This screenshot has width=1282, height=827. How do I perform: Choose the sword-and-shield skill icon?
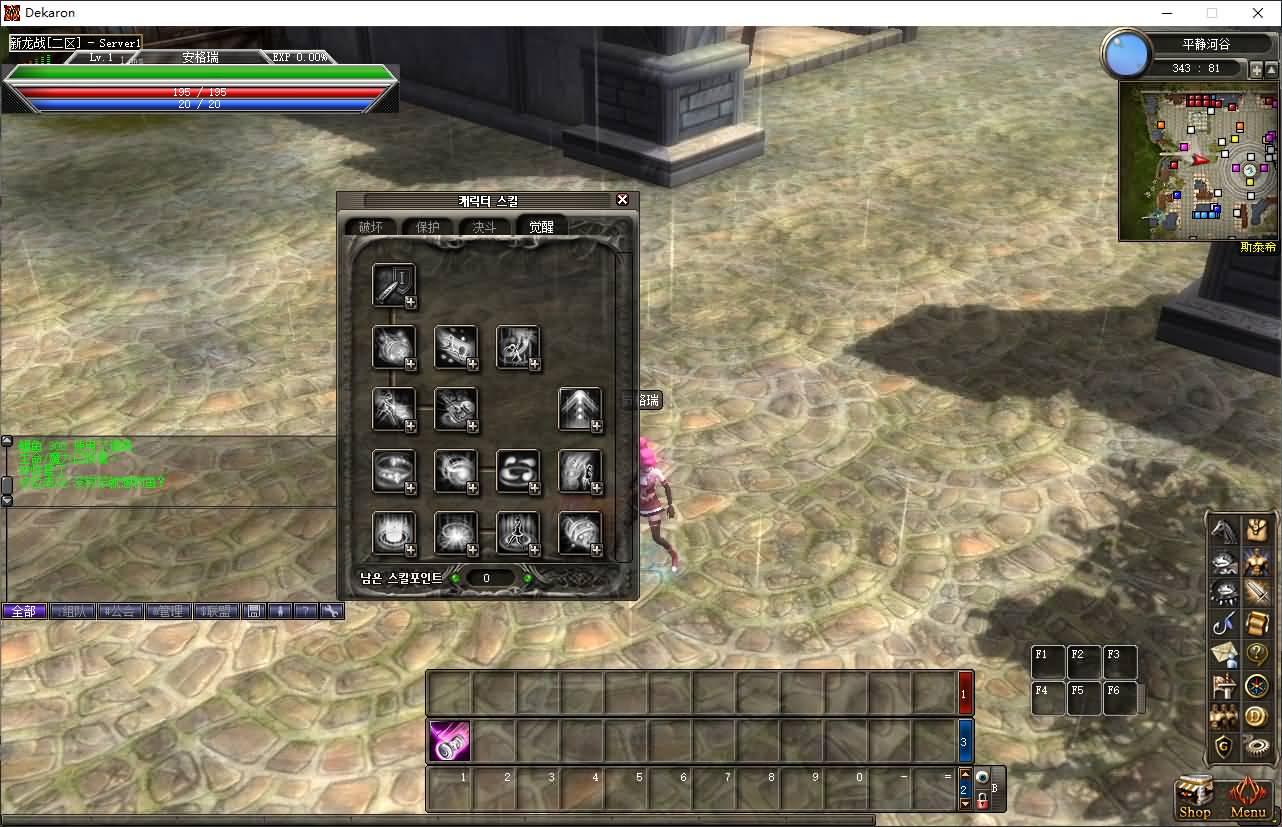[x=394, y=285]
